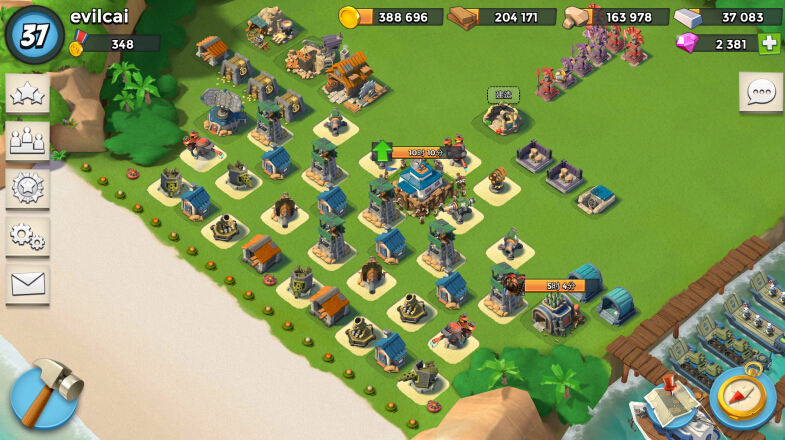Click the level 37 experience badge
Screen dimensions: 785x440
point(34,35)
